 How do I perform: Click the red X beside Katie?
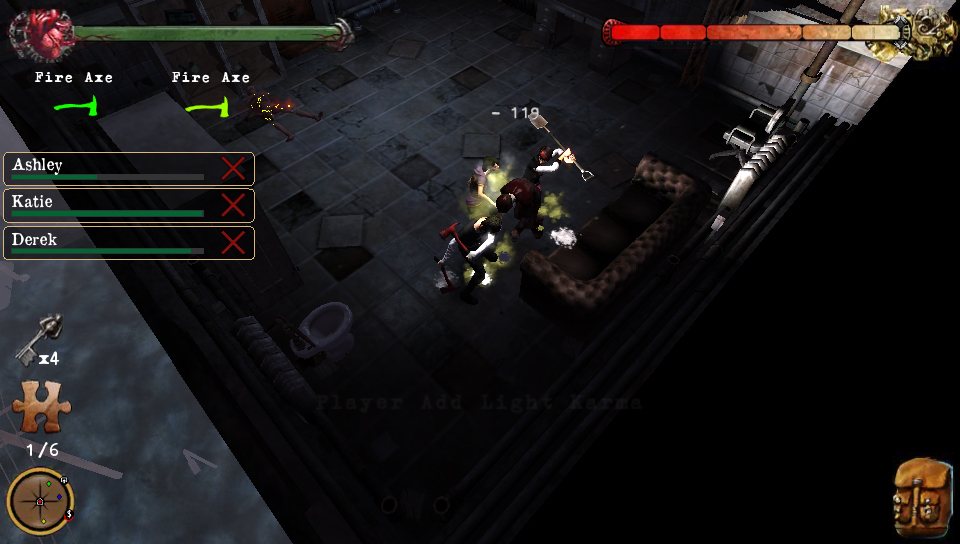(x=233, y=205)
